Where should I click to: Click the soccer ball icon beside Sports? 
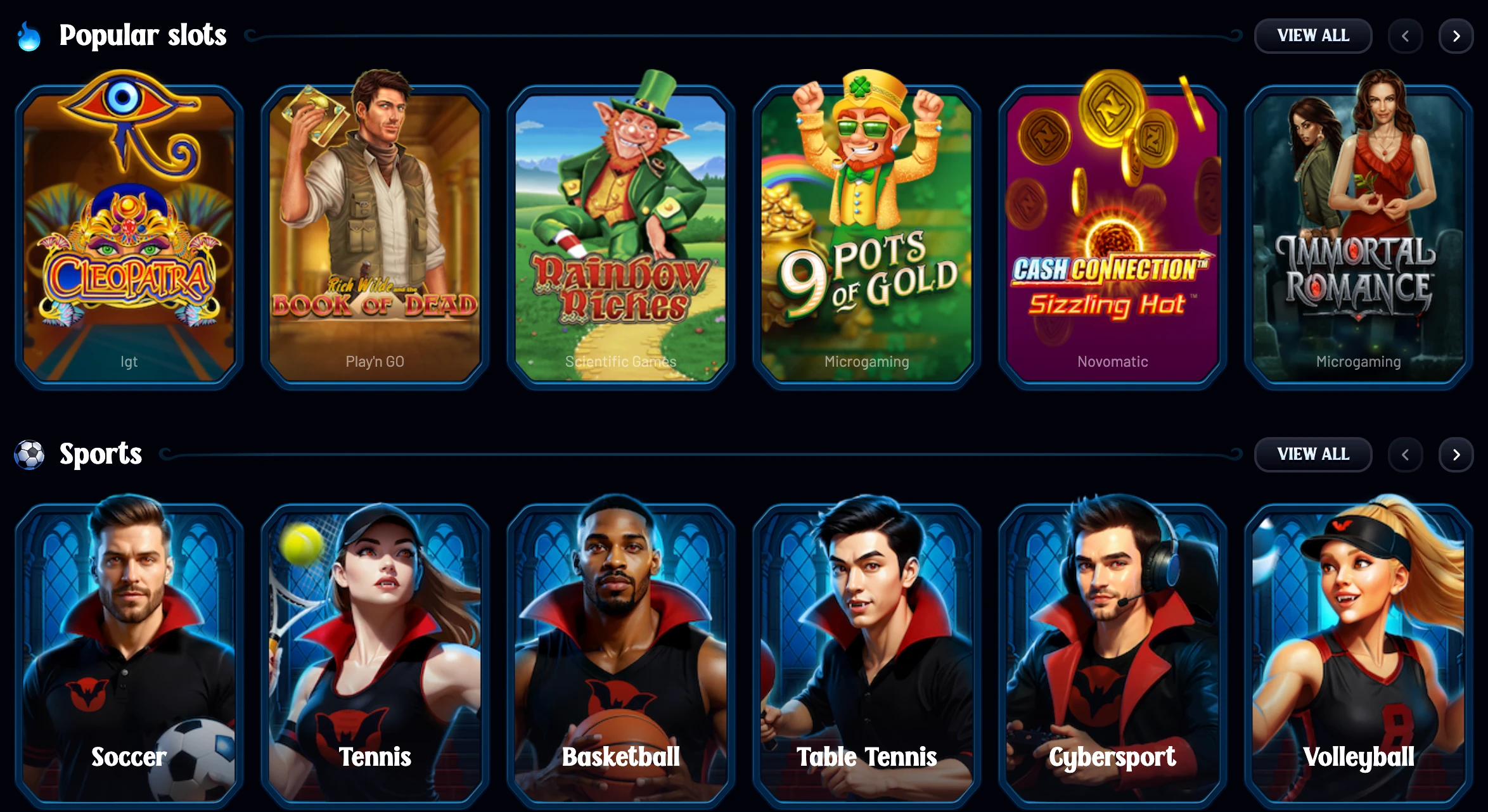(x=28, y=454)
